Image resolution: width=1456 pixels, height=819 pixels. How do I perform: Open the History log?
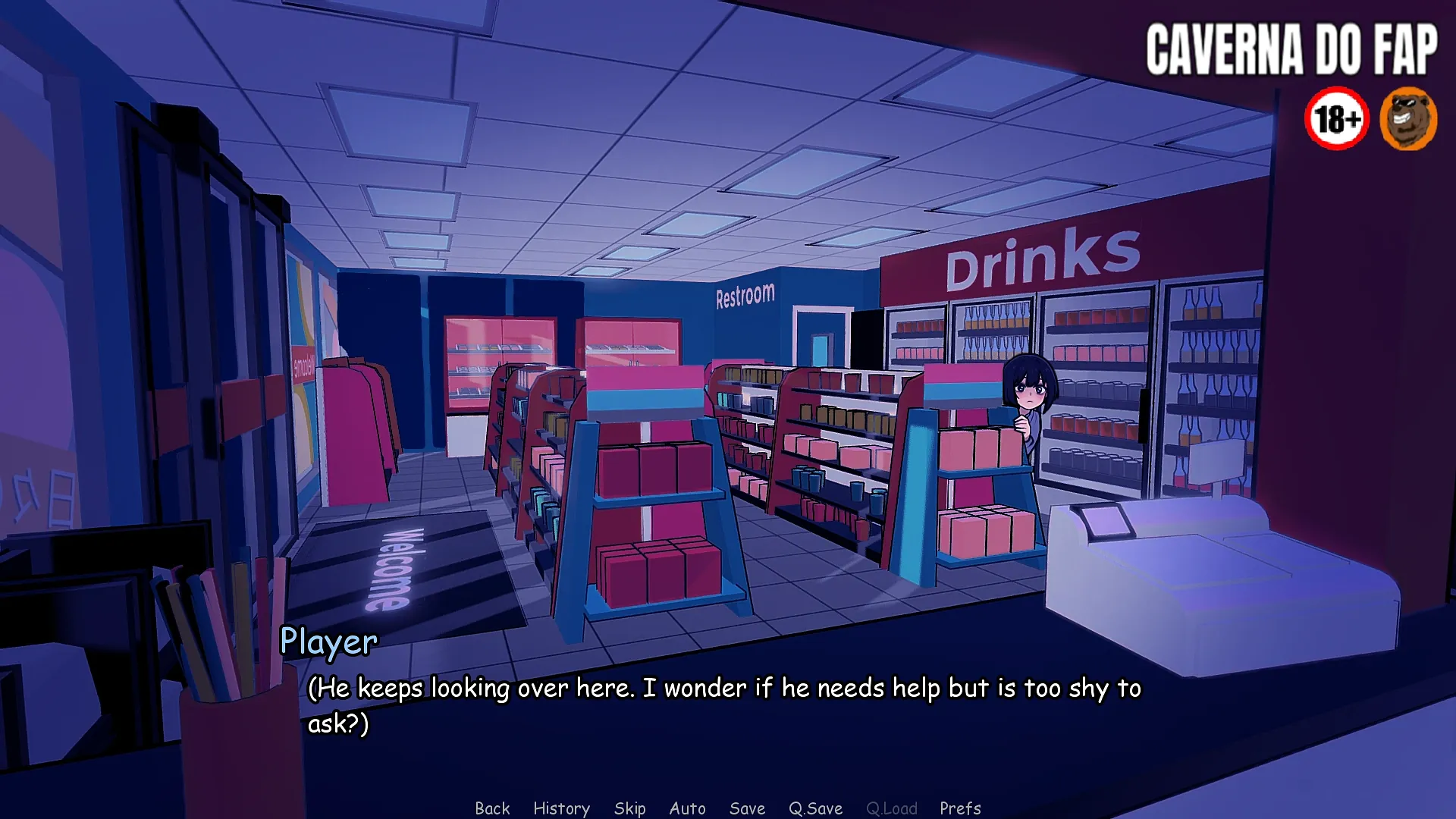tap(561, 808)
